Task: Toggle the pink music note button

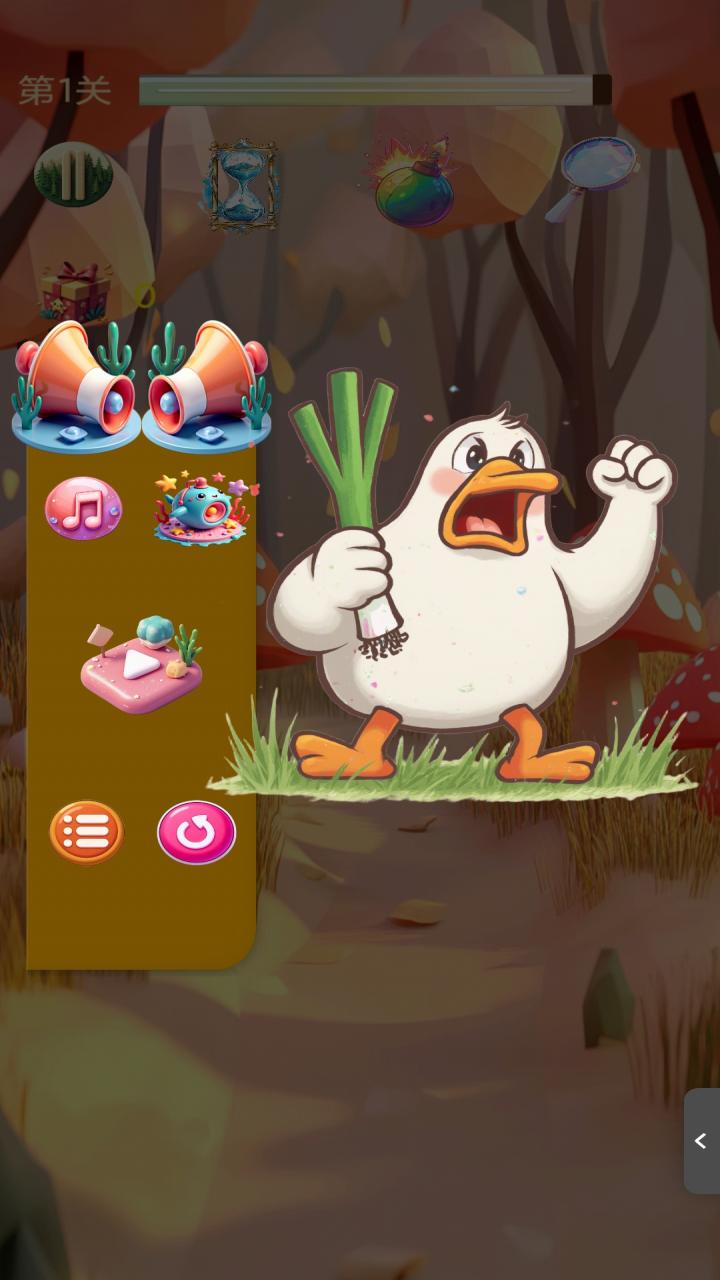Action: (84, 508)
